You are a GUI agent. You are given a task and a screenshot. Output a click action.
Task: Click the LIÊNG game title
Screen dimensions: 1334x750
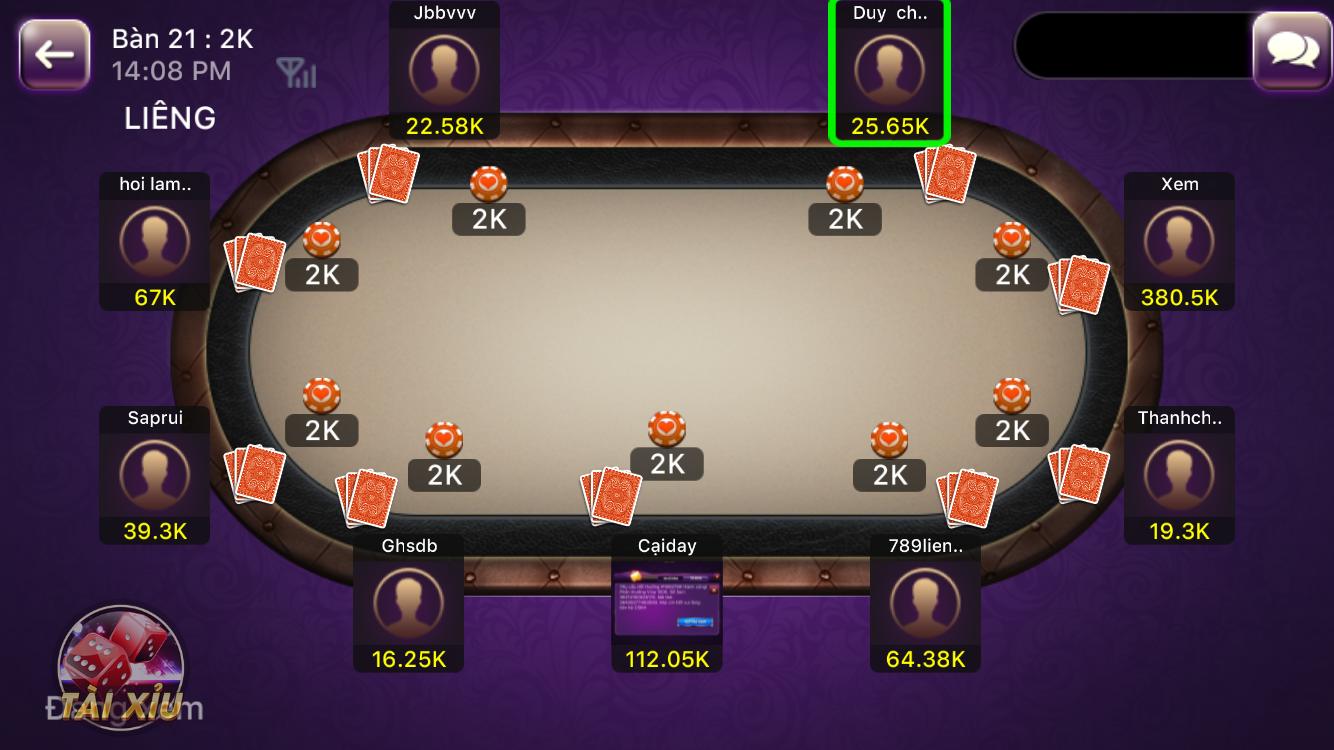169,117
